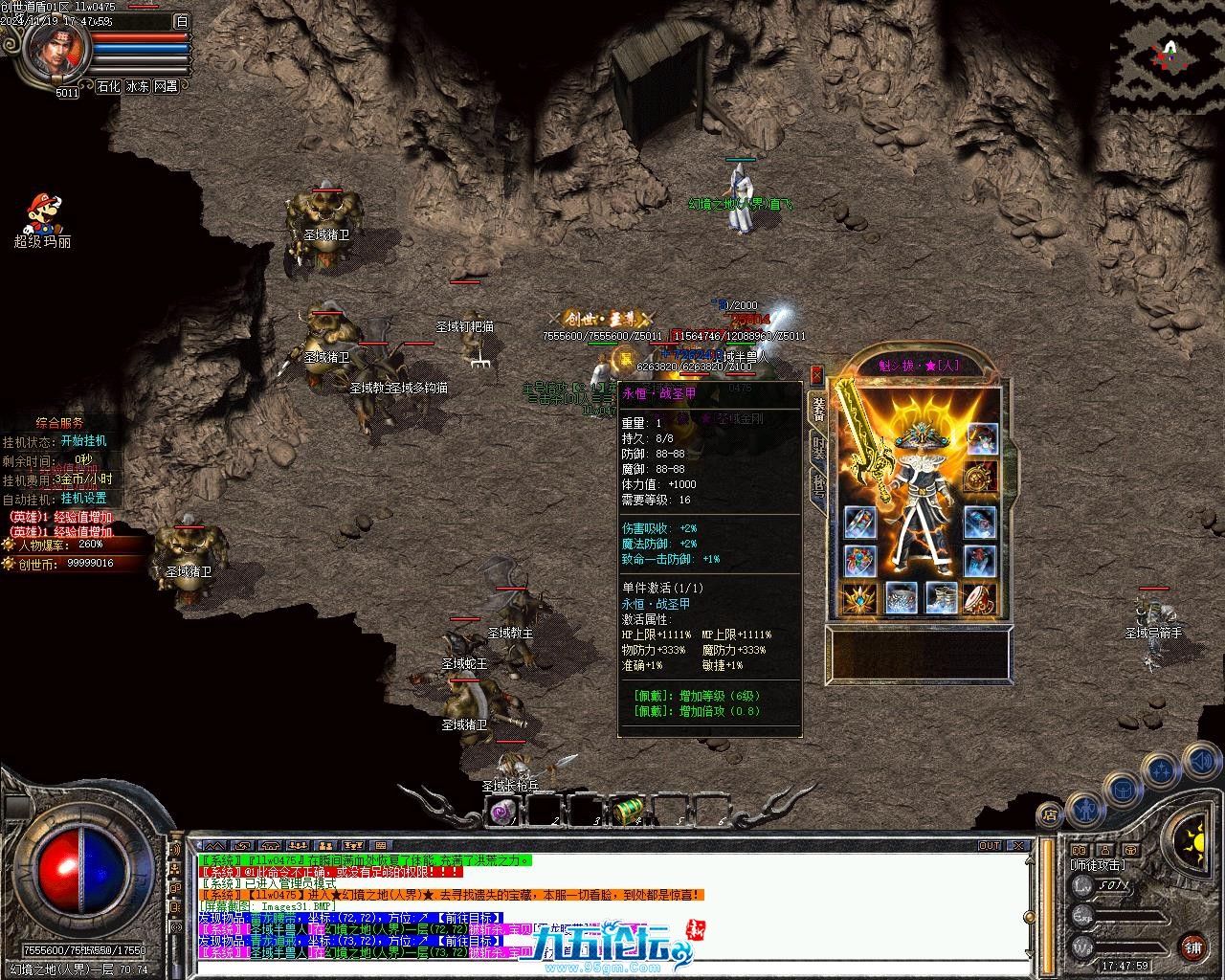The image size is (1225, 980).
Task: Select the purple scroll hotbar slot
Action: coord(503,812)
